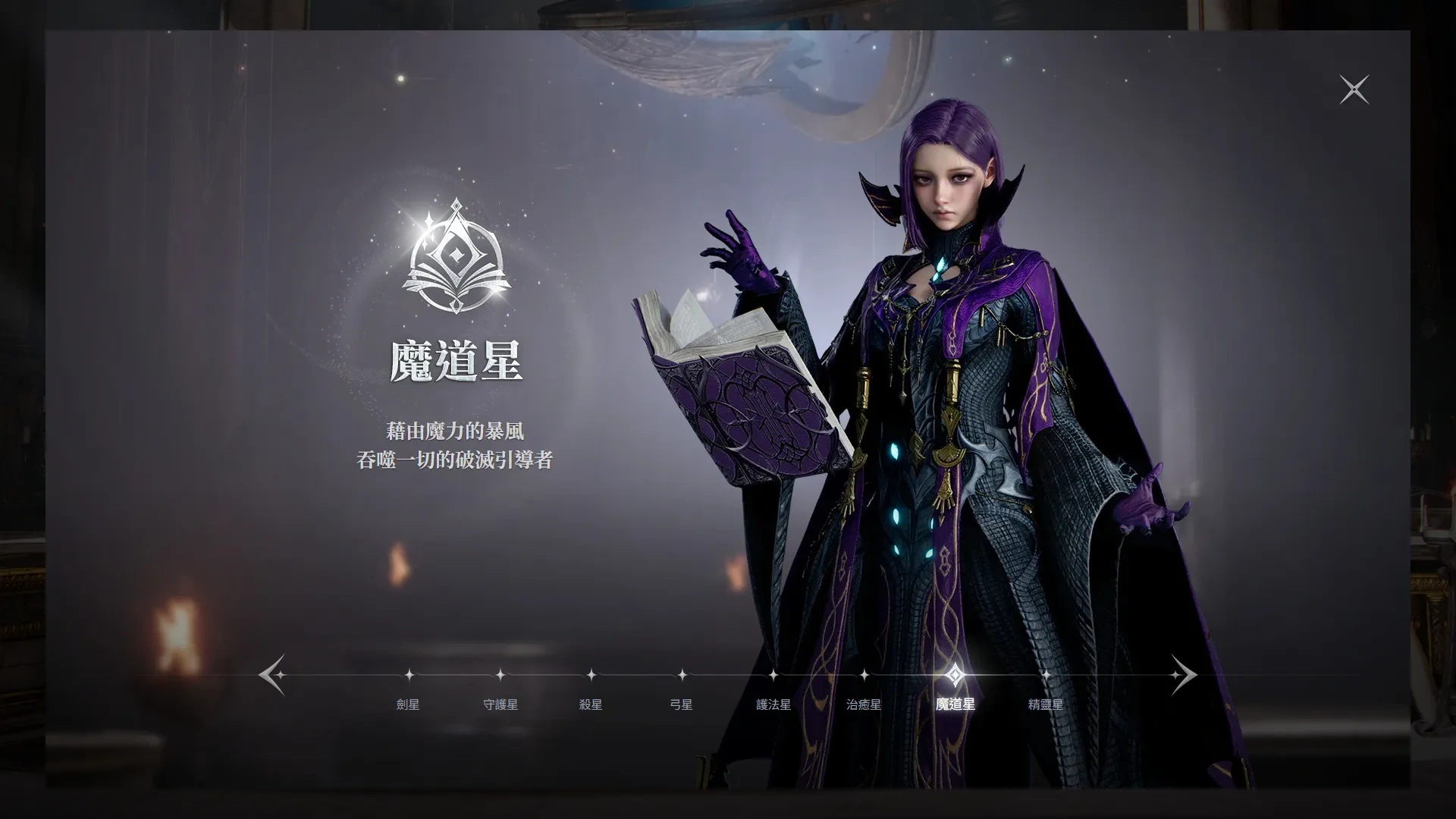
Task: Switch to the 精靈星 class
Action: [x=1046, y=704]
